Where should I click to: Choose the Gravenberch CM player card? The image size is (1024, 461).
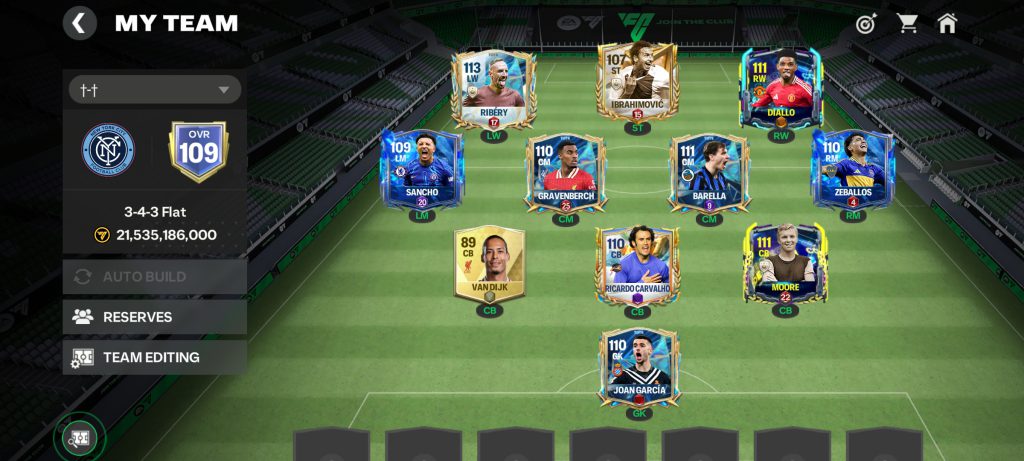click(566, 172)
